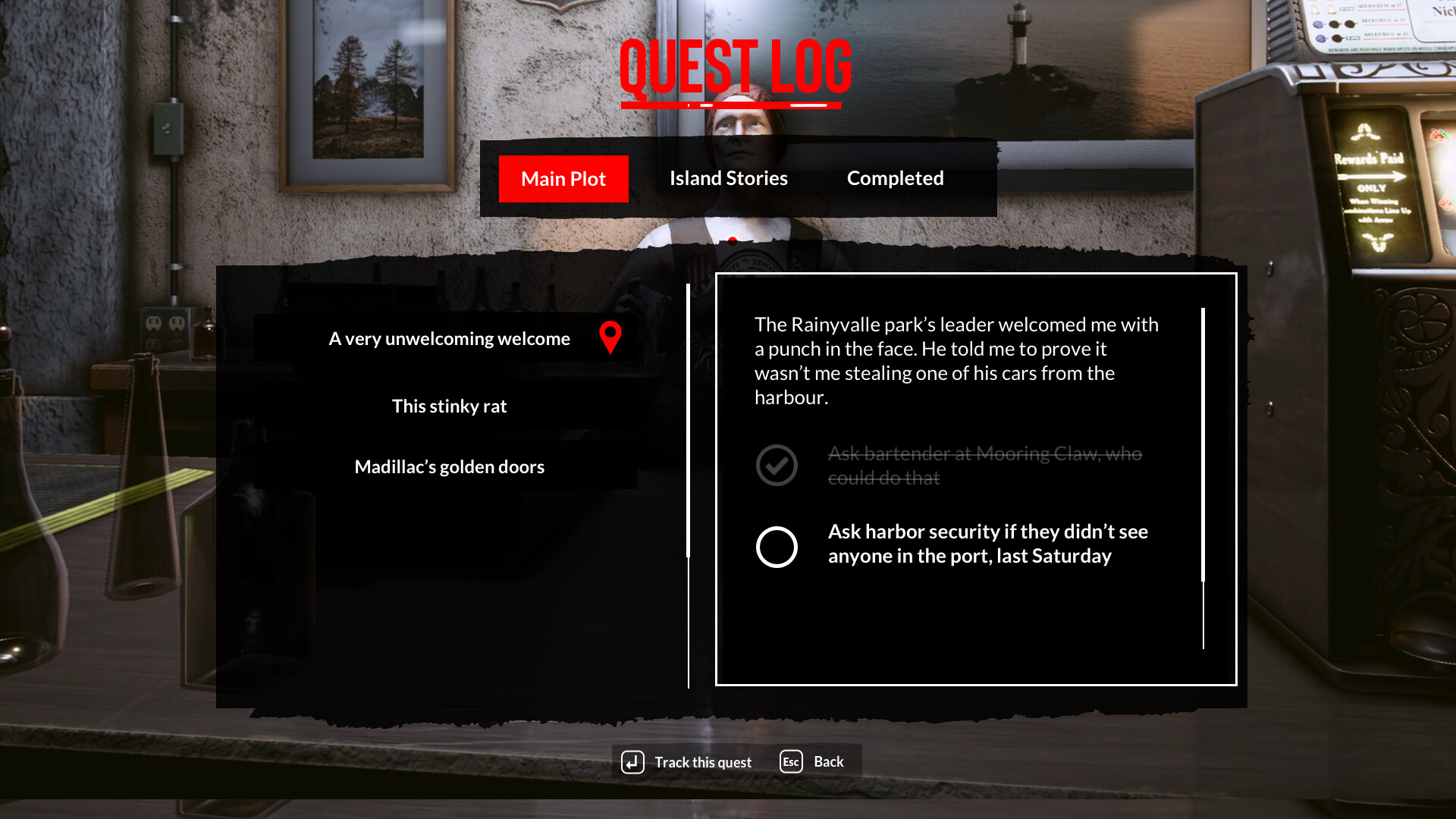
Task: Select A very unwelcoming welcome quest
Action: point(449,339)
